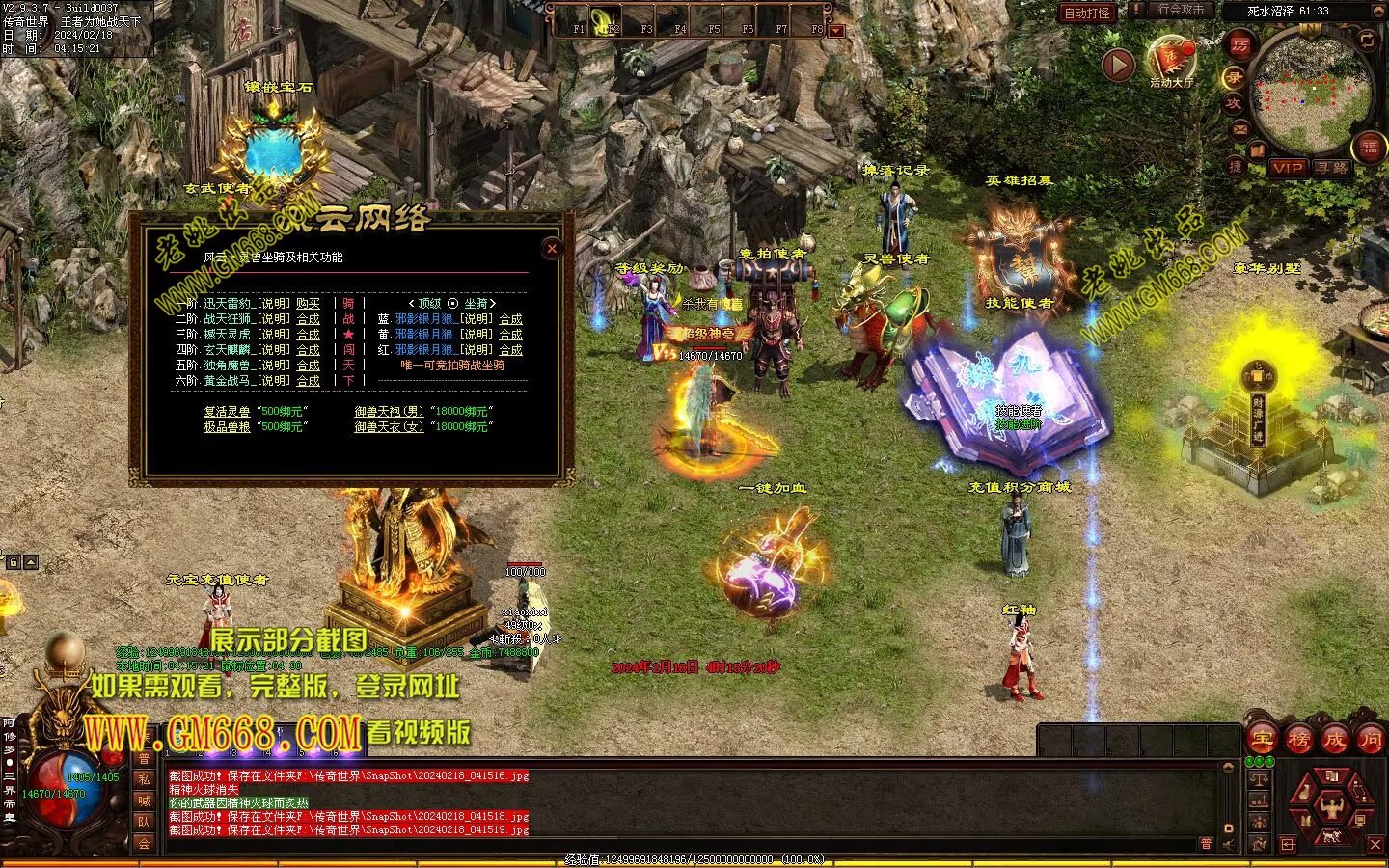Close the 灵兽坐骑 mount dialog

pyautogui.click(x=552, y=249)
